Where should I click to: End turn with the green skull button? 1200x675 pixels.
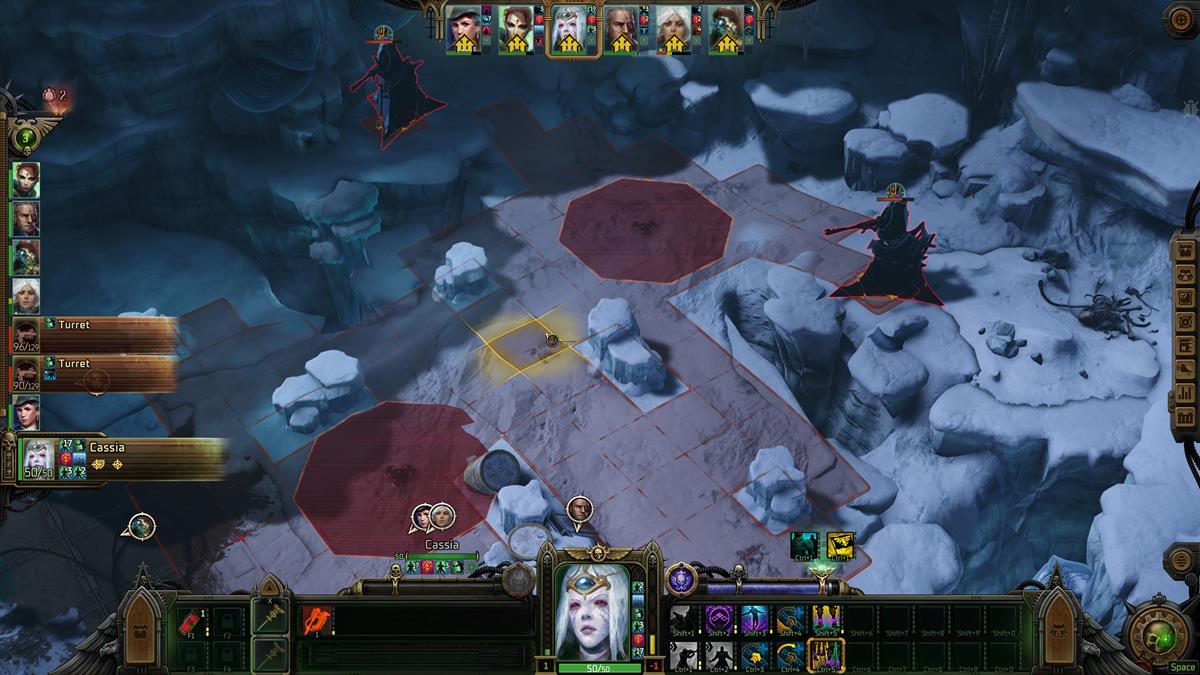[x=1159, y=632]
